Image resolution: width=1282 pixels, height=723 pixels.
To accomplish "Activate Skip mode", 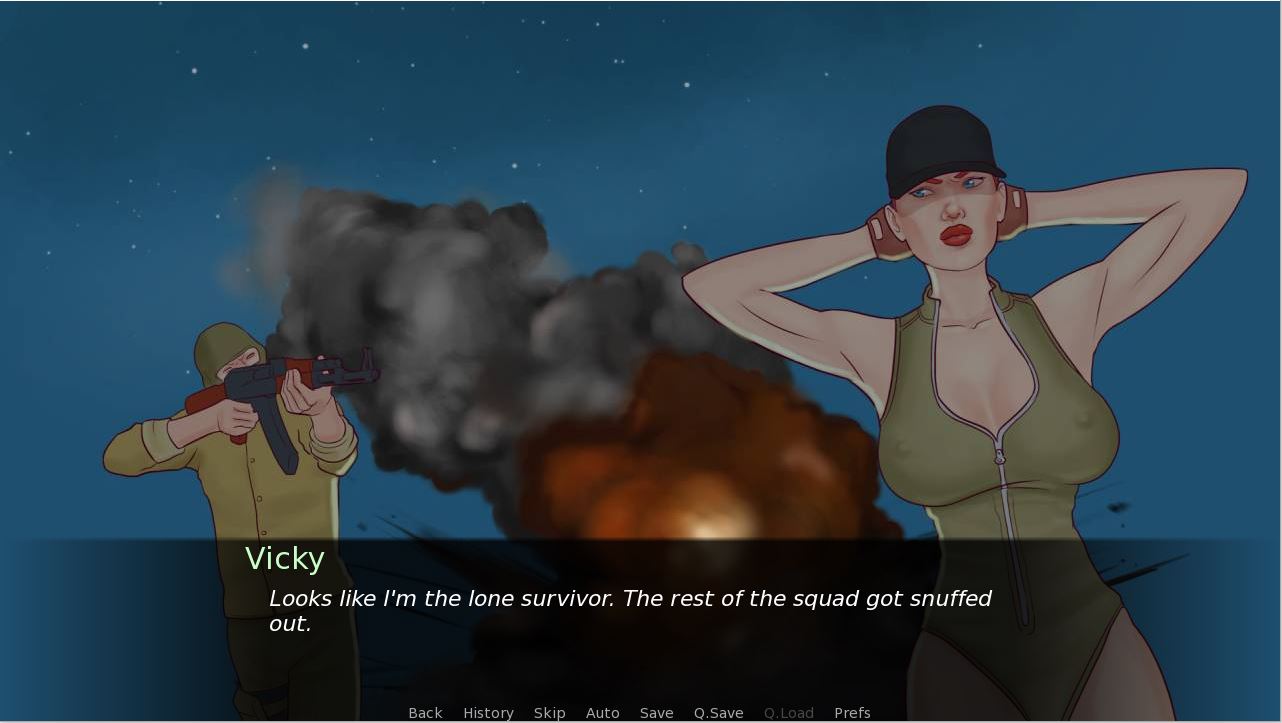I will coord(549,713).
